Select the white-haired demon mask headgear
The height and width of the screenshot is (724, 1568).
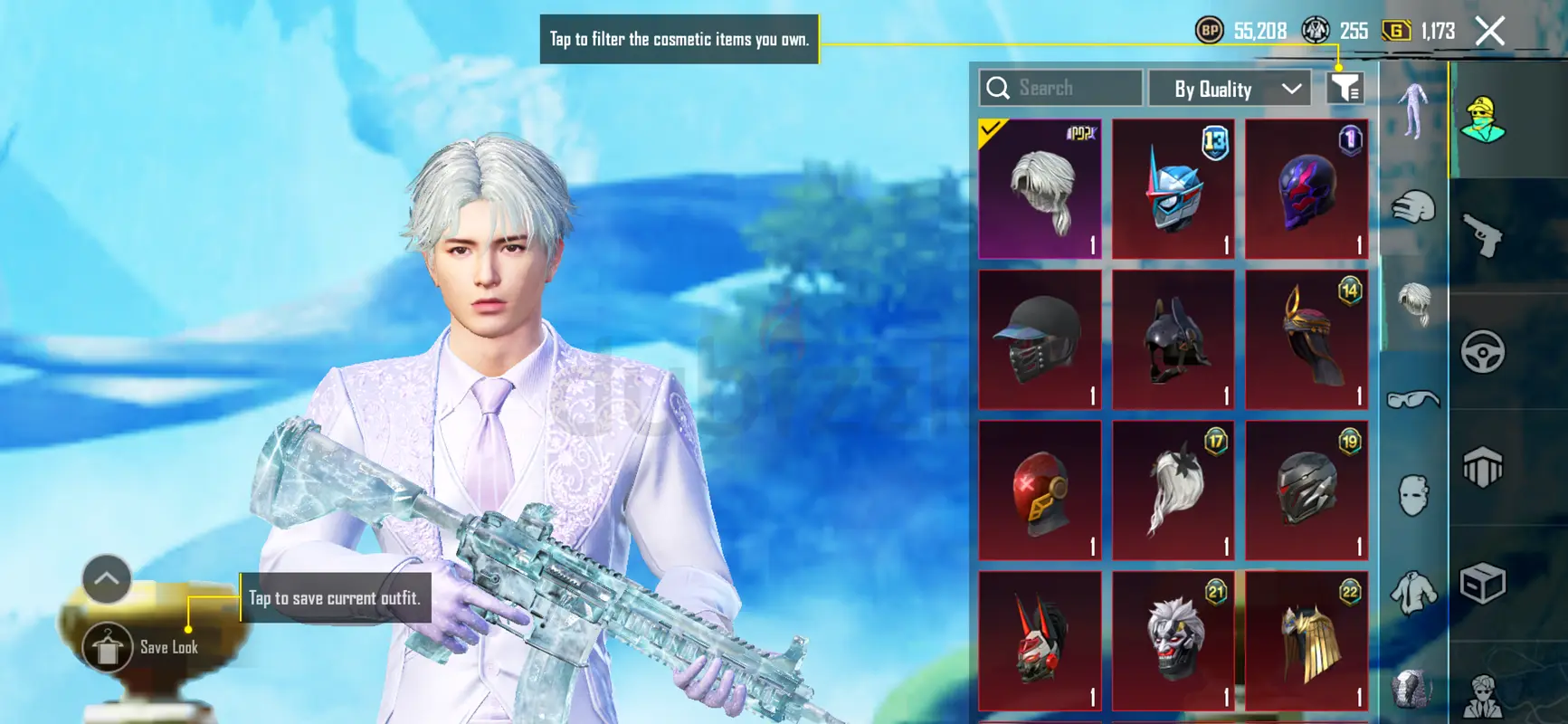click(1173, 641)
